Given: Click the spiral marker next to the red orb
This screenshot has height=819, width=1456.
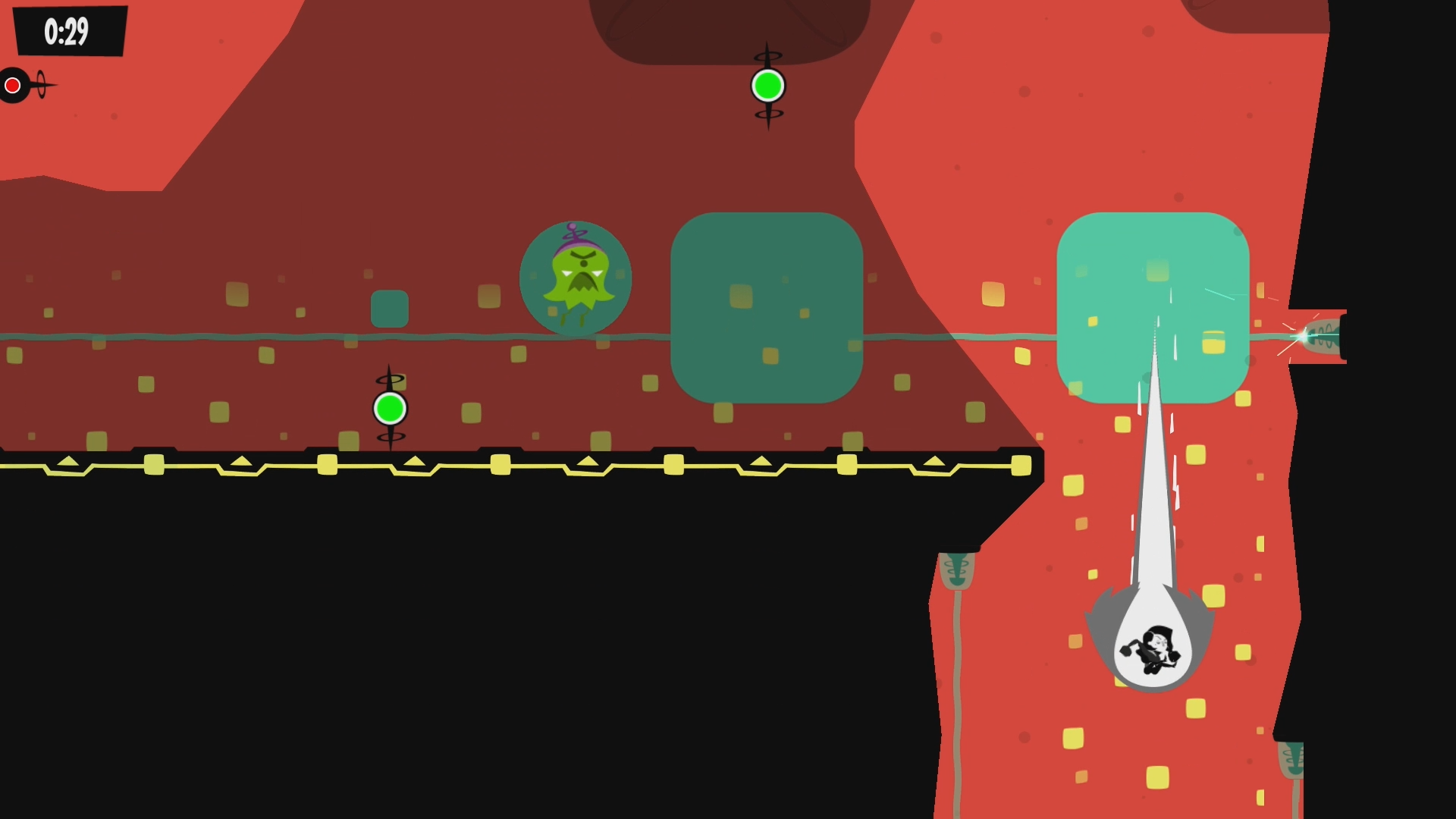Looking at the screenshot, I should coord(39,84).
